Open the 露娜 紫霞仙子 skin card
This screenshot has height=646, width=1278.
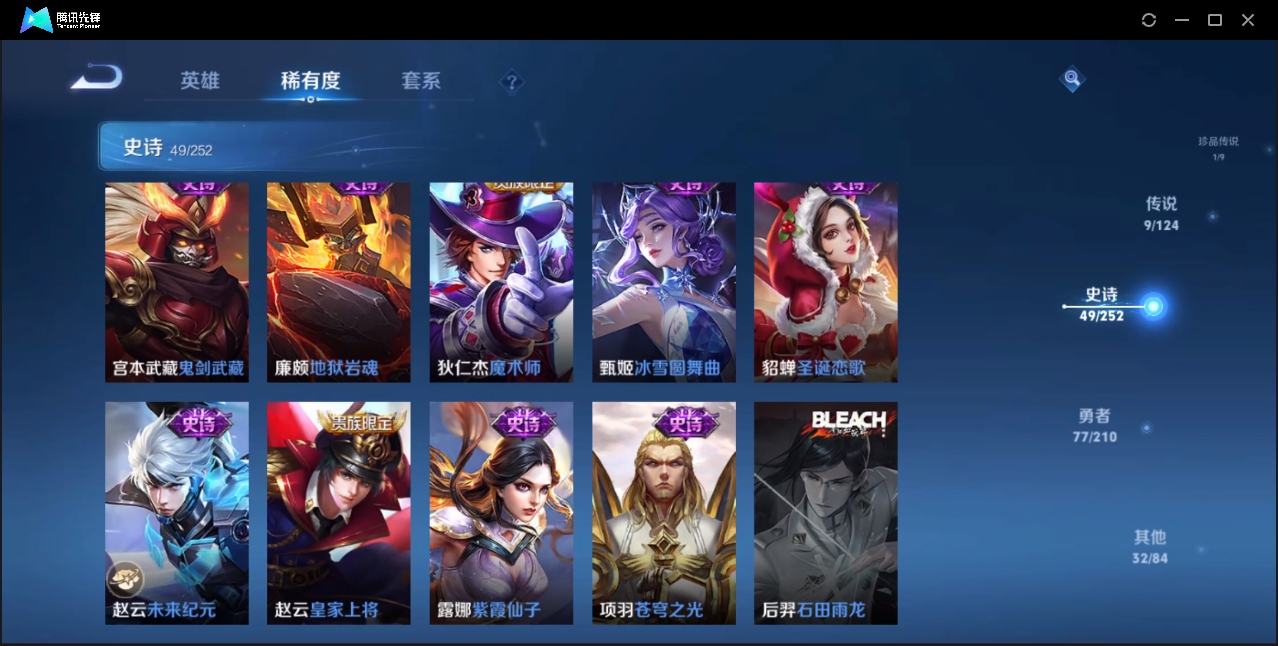[501, 513]
